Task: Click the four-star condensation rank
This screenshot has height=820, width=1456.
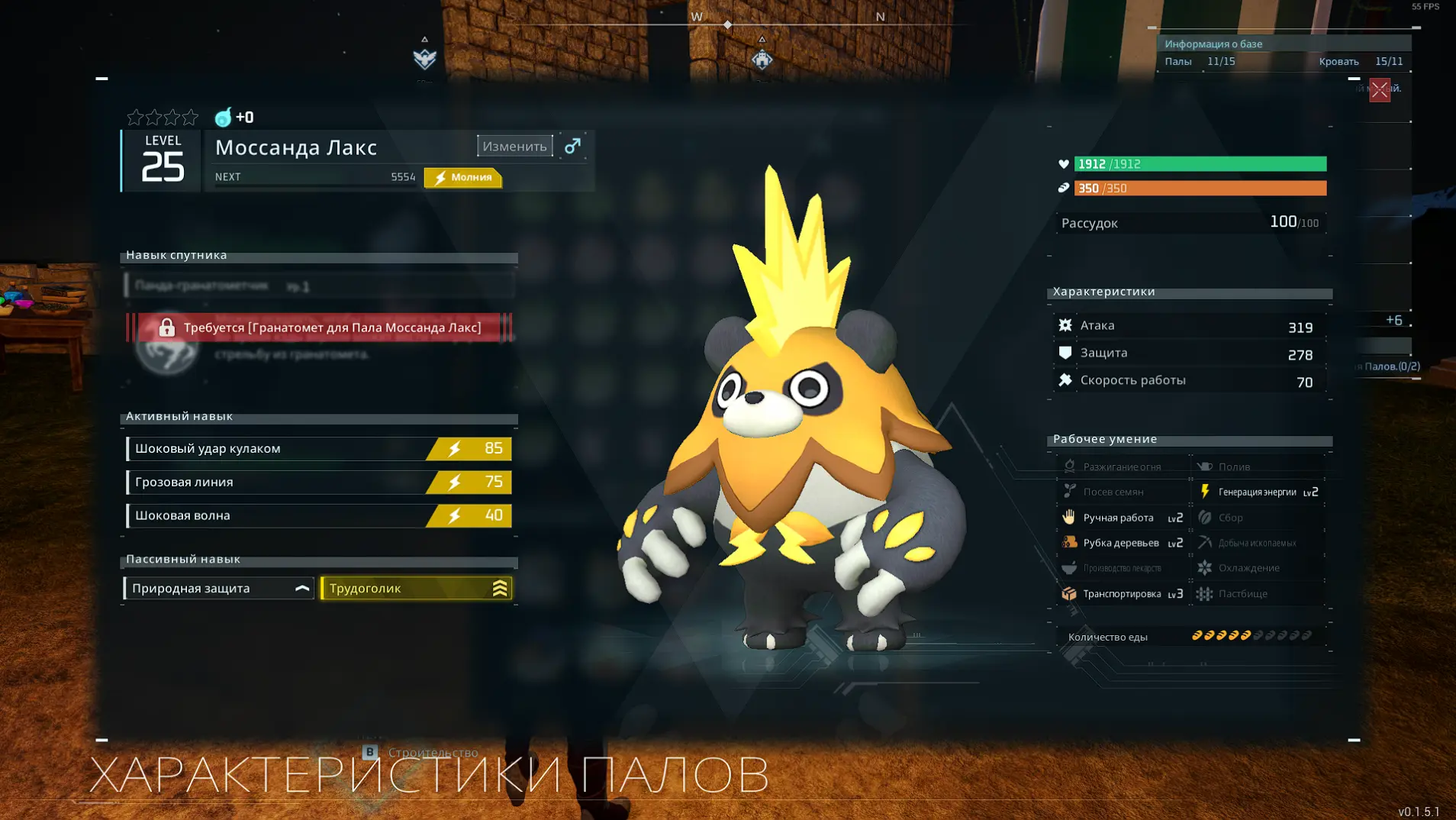Action: pos(163,118)
